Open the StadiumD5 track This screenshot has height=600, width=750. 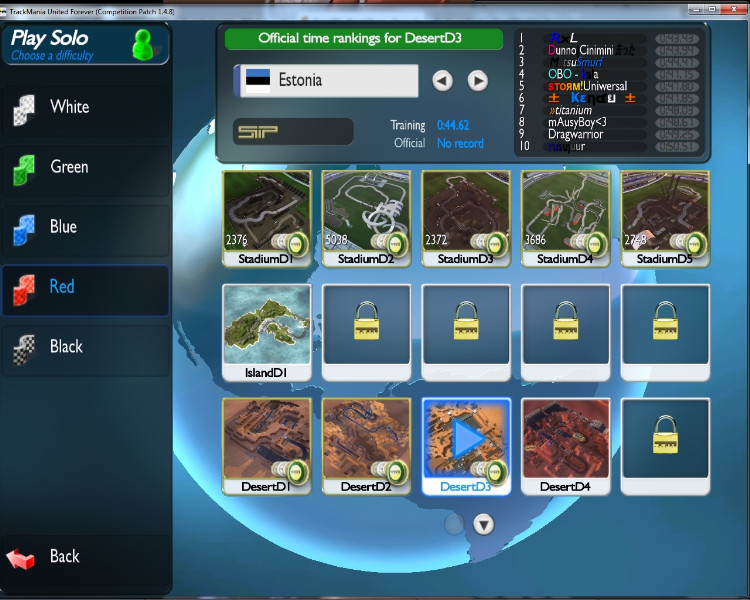click(666, 214)
